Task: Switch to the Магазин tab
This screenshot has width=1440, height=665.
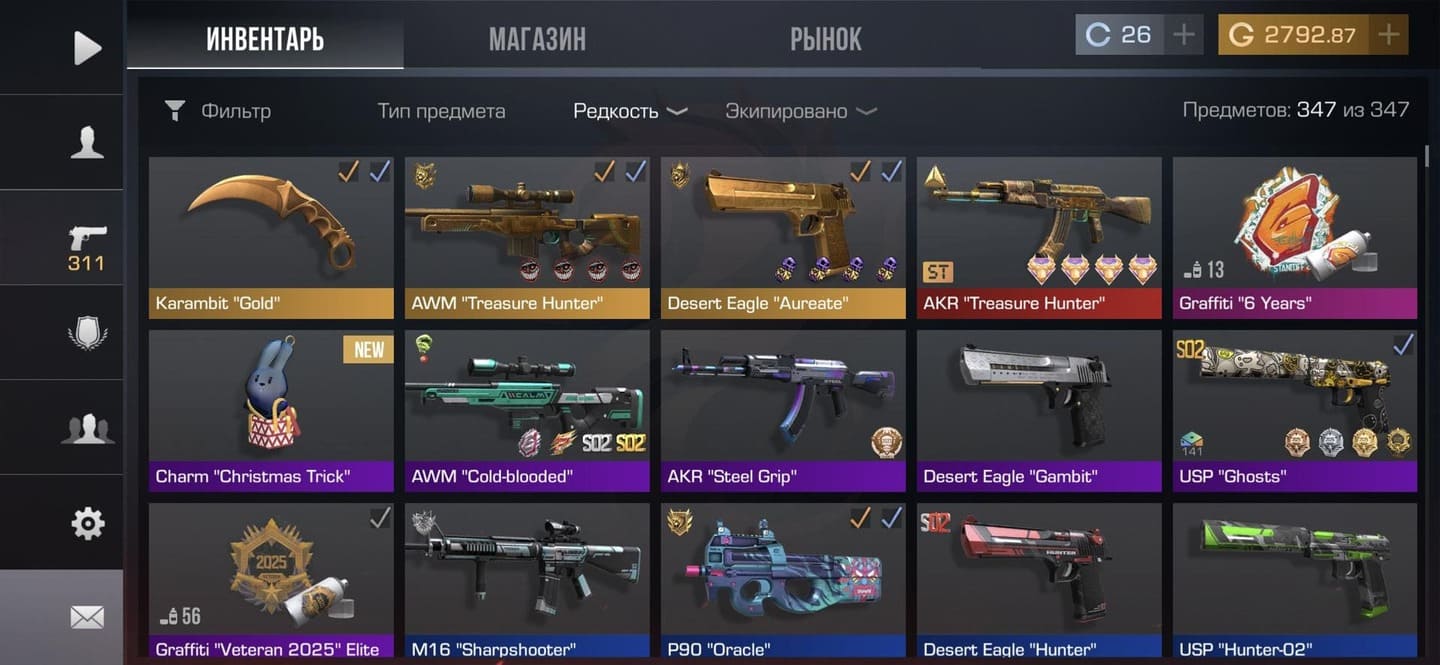Action: [537, 39]
